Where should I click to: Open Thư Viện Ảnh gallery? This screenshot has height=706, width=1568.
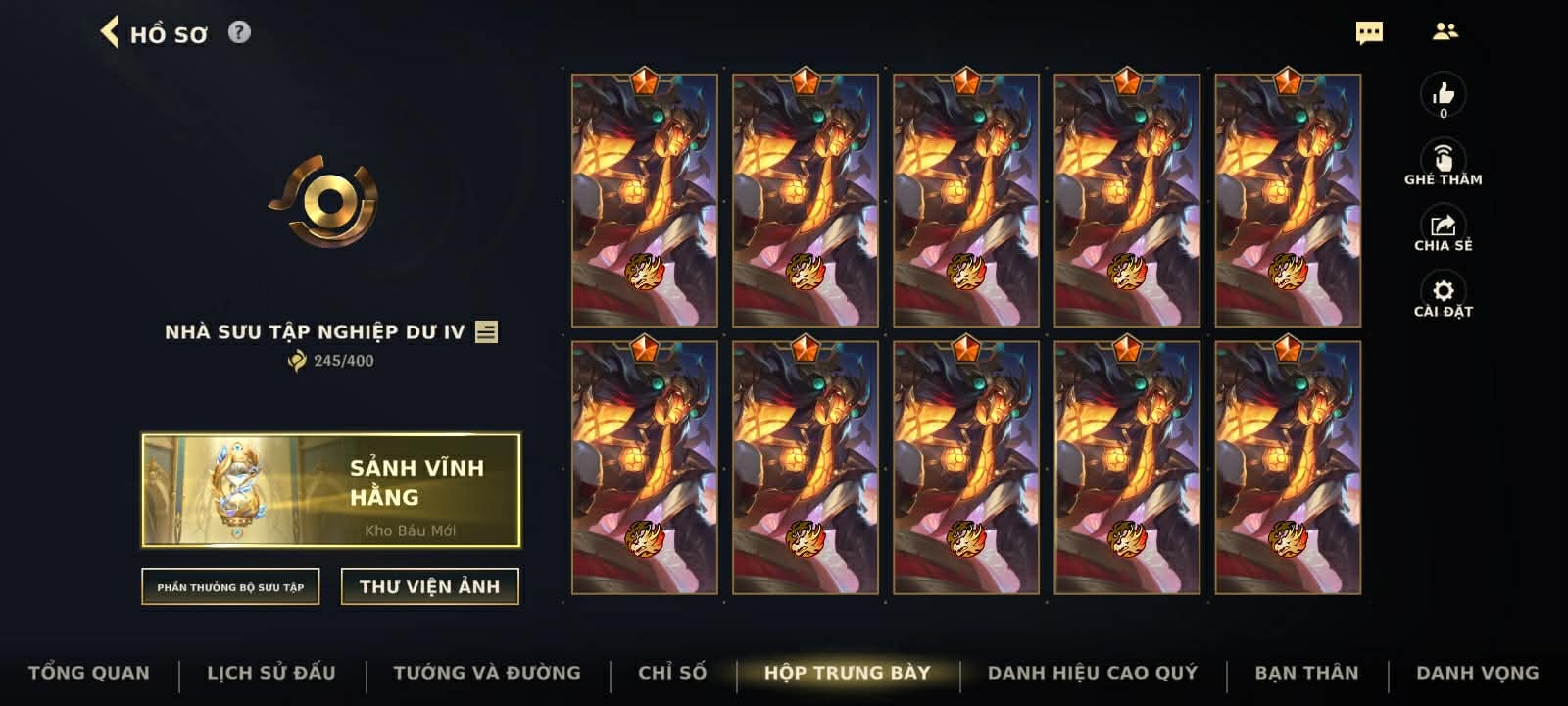pos(431,585)
